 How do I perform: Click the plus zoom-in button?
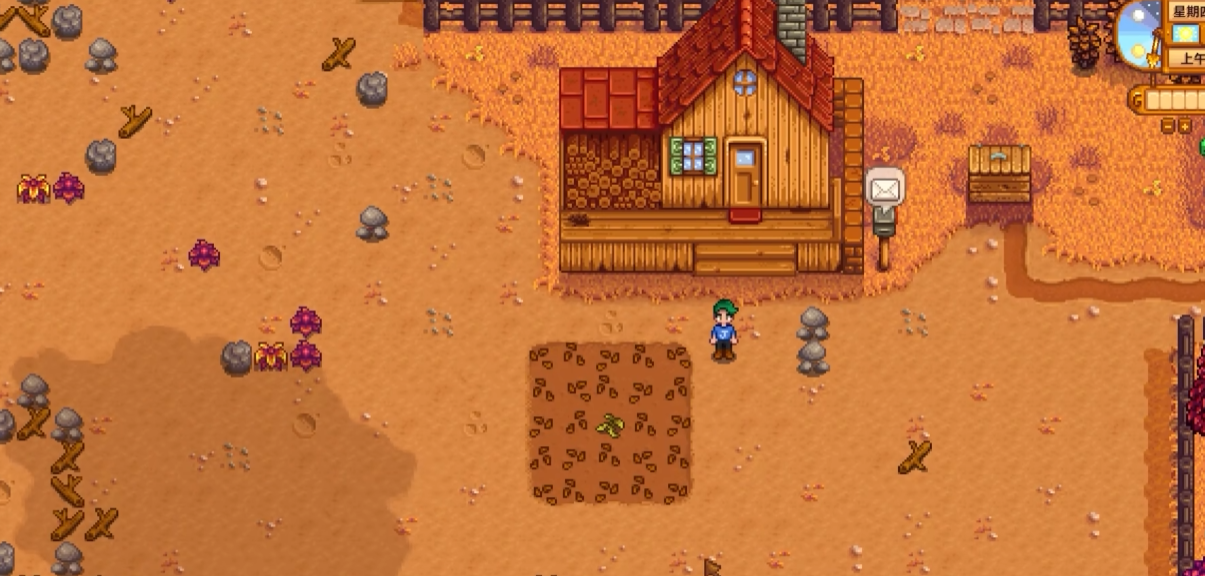point(1185,126)
